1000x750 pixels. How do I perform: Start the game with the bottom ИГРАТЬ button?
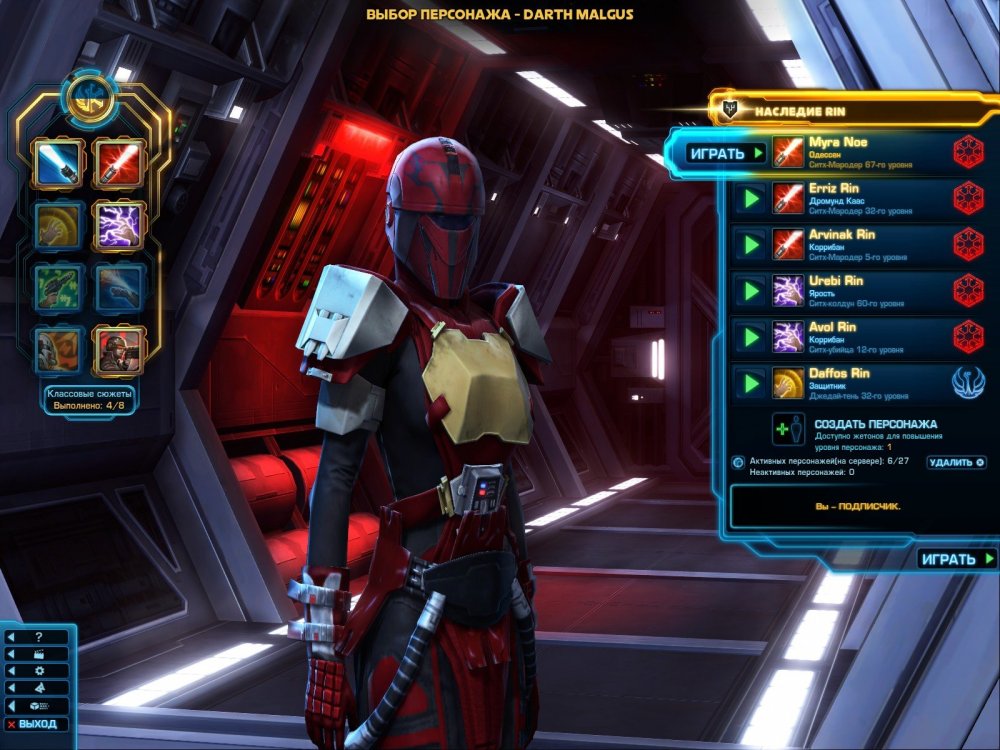pos(957,559)
